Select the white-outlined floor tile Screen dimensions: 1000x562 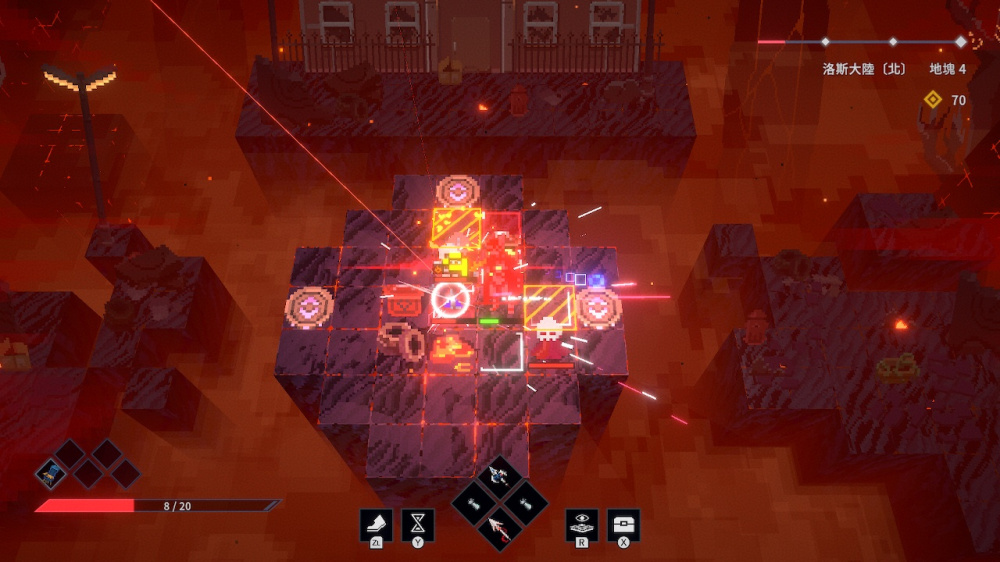501,351
